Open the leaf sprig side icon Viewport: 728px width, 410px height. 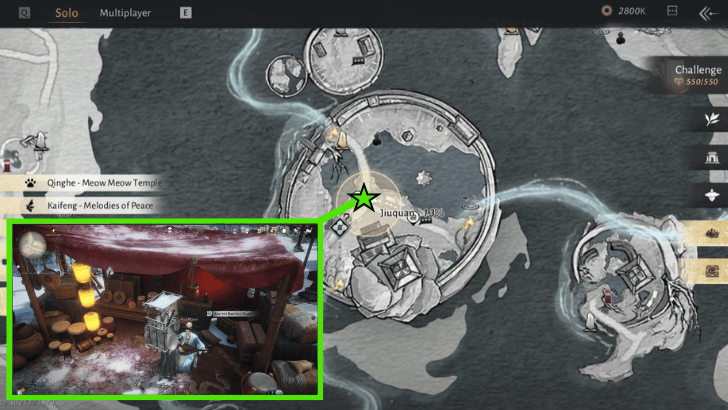click(713, 119)
